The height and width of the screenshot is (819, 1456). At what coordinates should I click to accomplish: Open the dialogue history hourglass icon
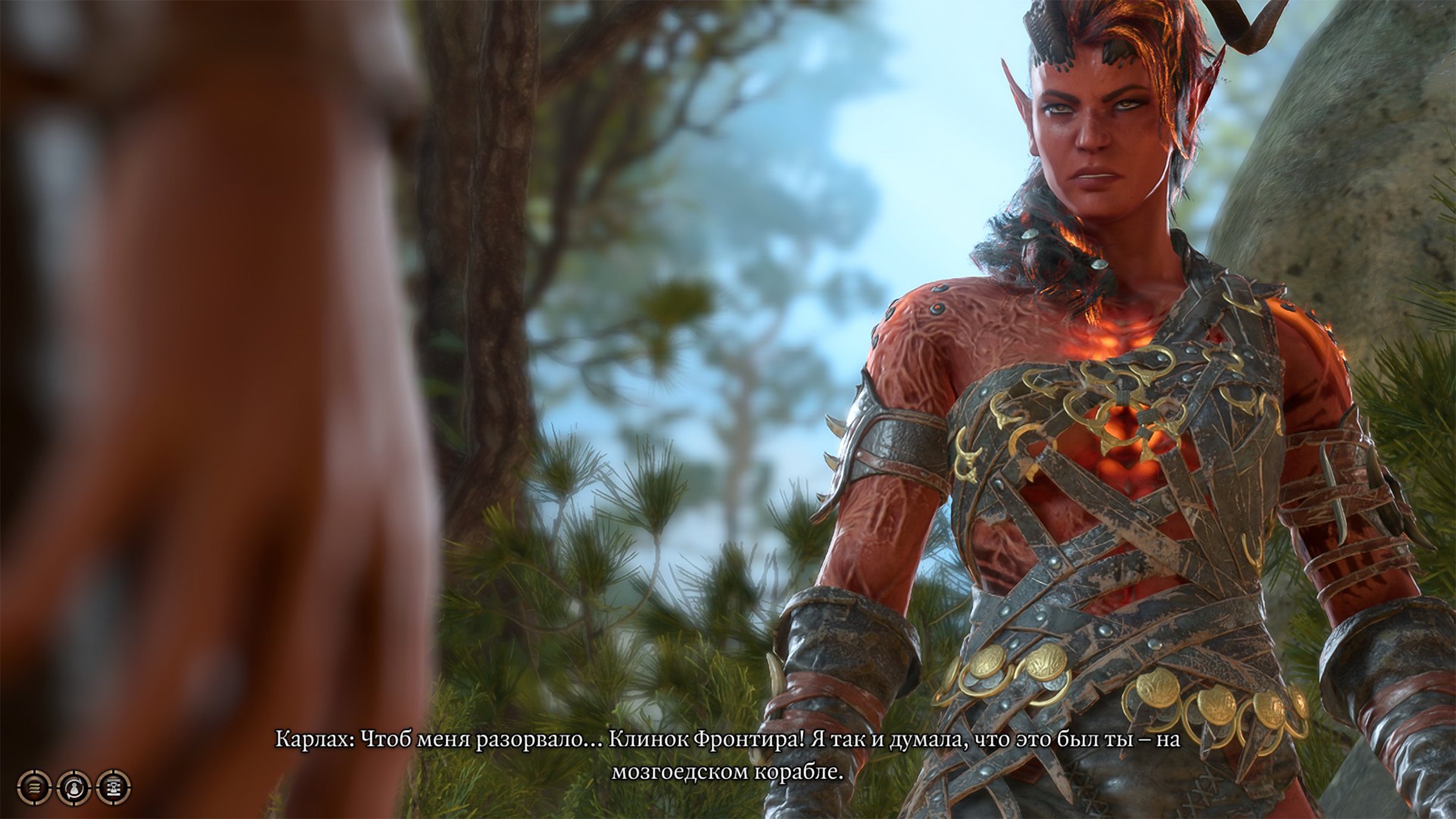click(x=113, y=787)
